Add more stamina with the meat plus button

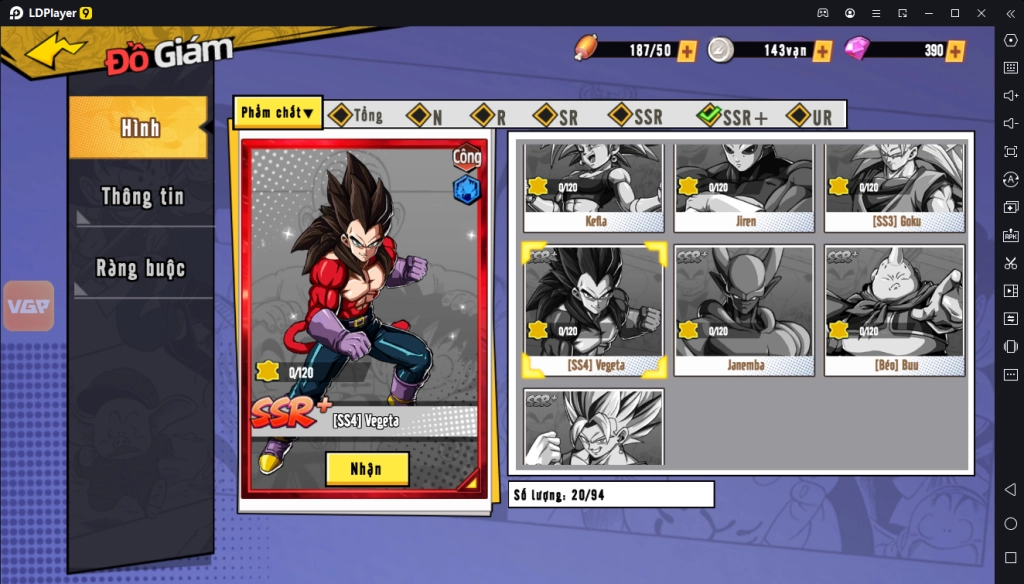coord(687,51)
